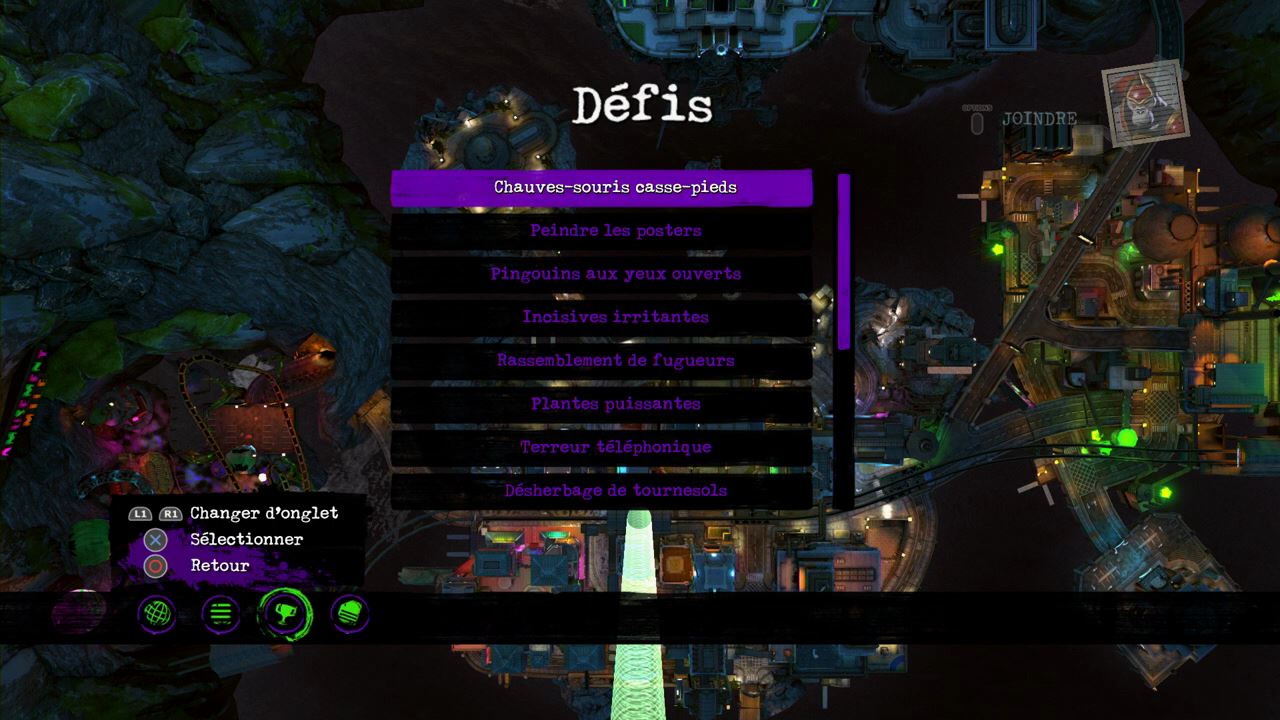This screenshot has width=1280, height=720.
Task: Choose the Peindre les posters challenge
Action: tap(601, 231)
